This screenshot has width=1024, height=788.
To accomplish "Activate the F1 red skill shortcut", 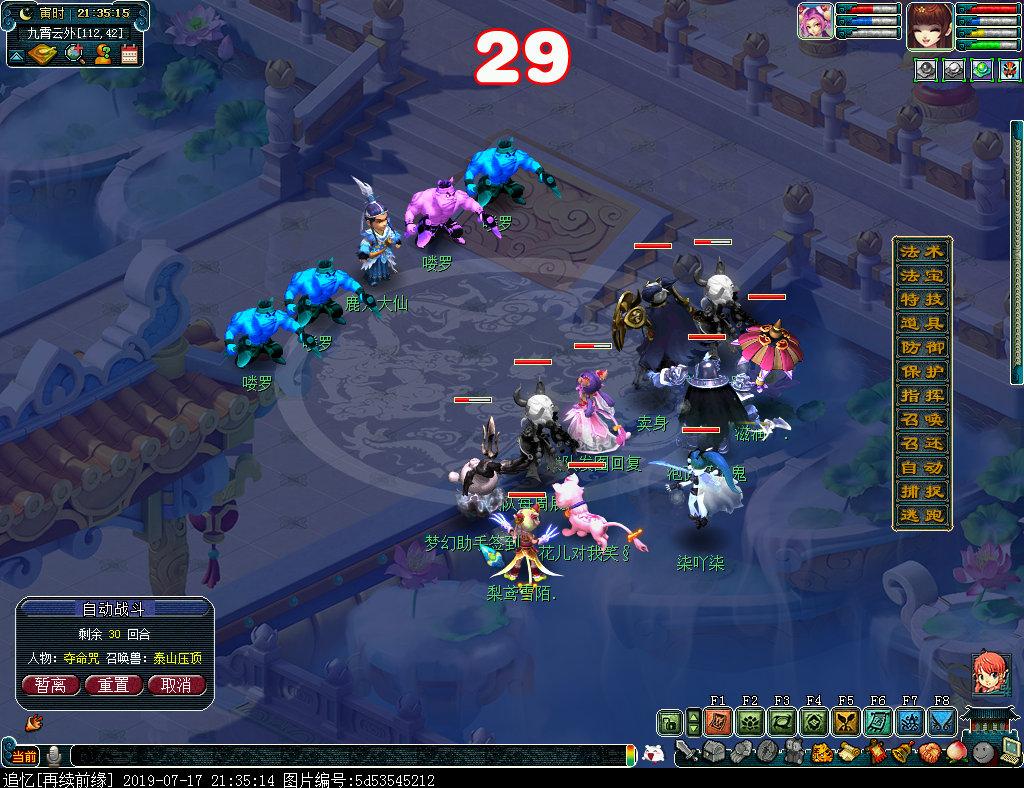I will coord(717,722).
